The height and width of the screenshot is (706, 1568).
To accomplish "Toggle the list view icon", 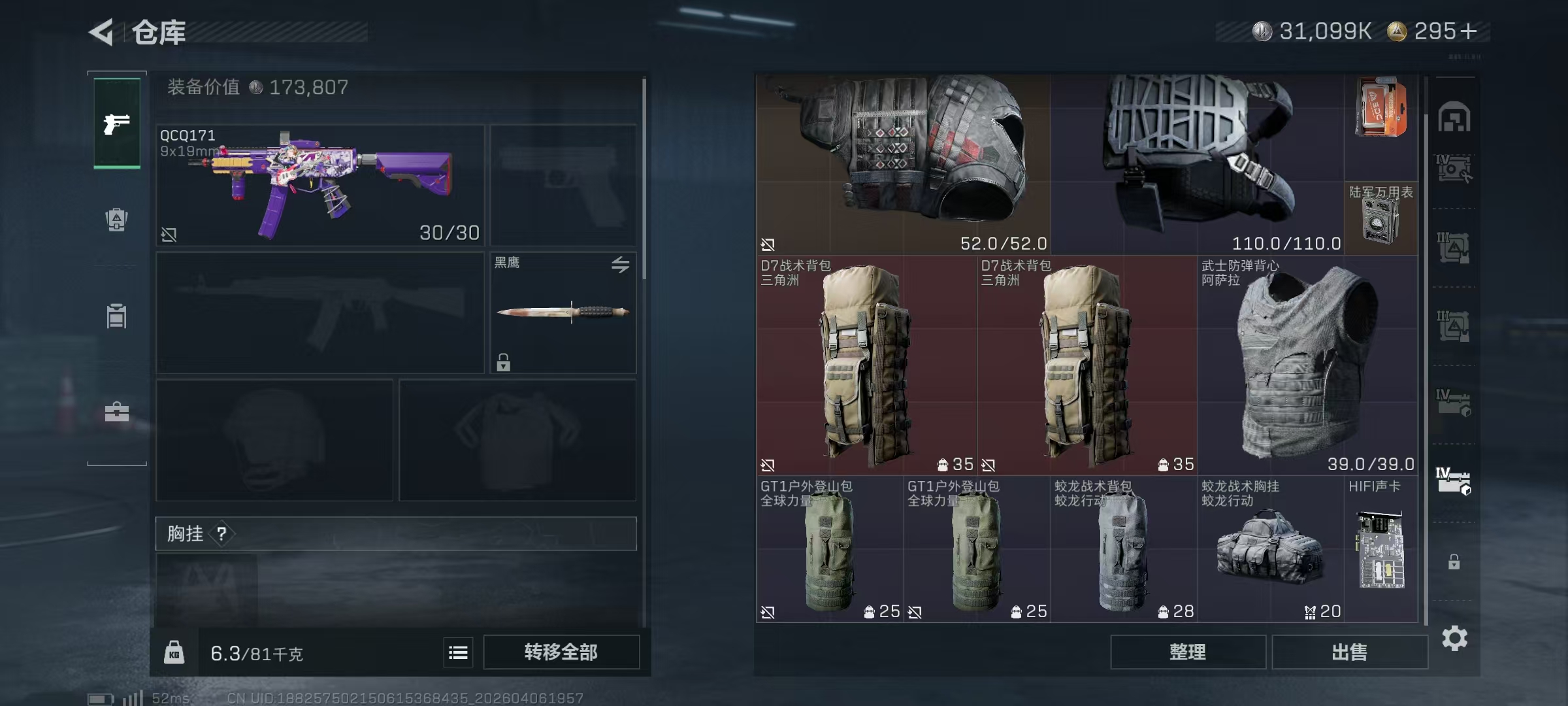I will pos(458,652).
